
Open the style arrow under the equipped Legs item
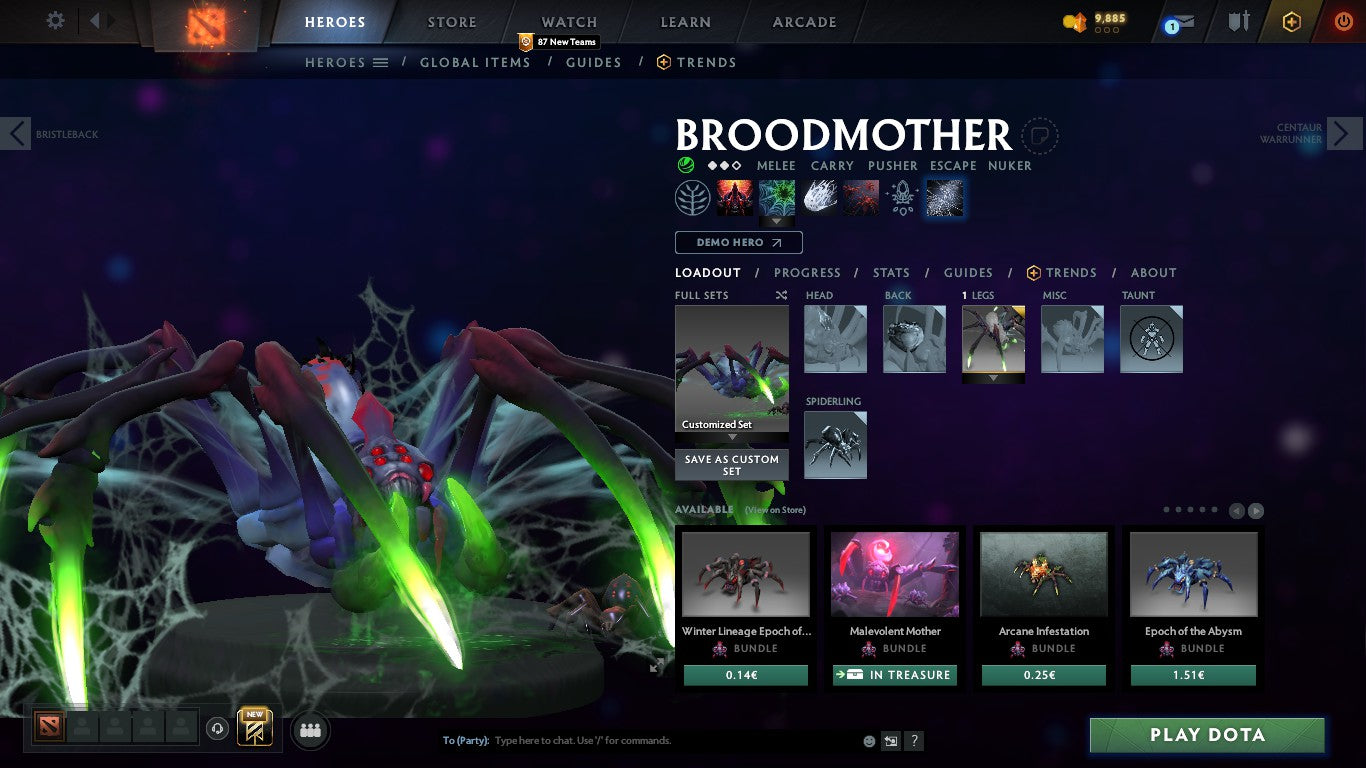pos(992,379)
